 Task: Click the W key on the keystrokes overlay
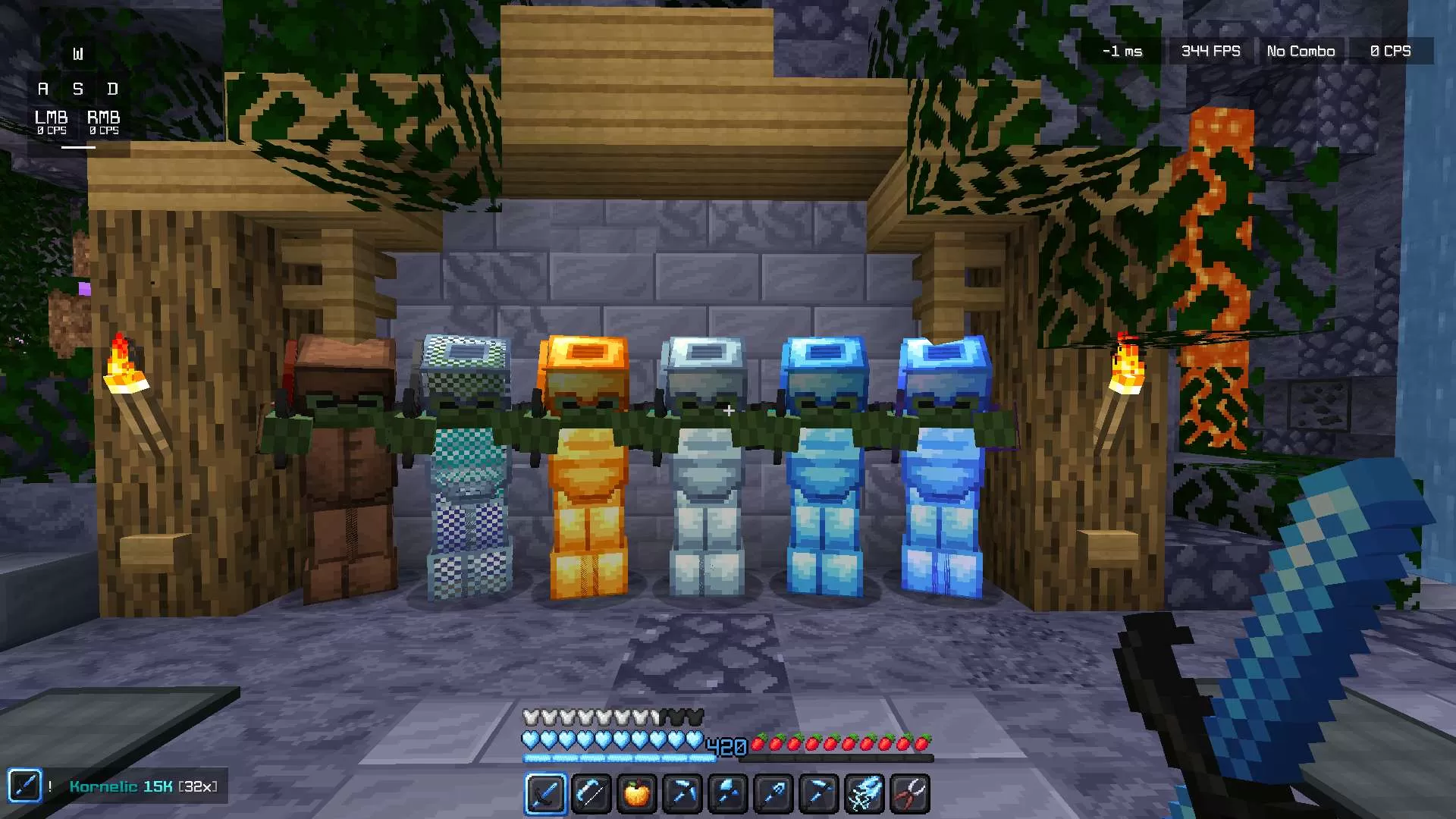[x=78, y=52]
